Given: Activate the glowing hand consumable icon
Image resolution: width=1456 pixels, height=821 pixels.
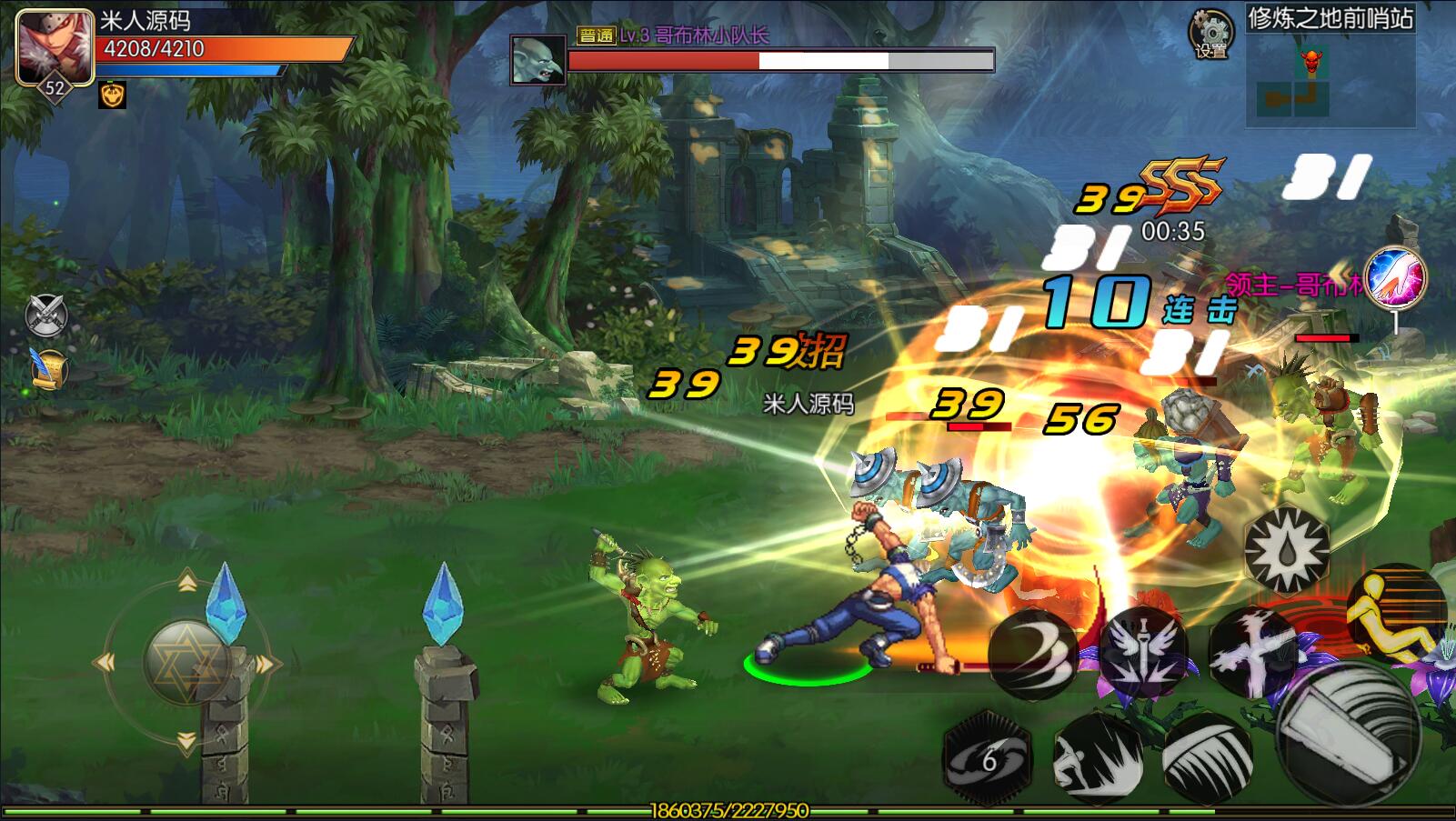Looking at the screenshot, I should tap(1395, 276).
